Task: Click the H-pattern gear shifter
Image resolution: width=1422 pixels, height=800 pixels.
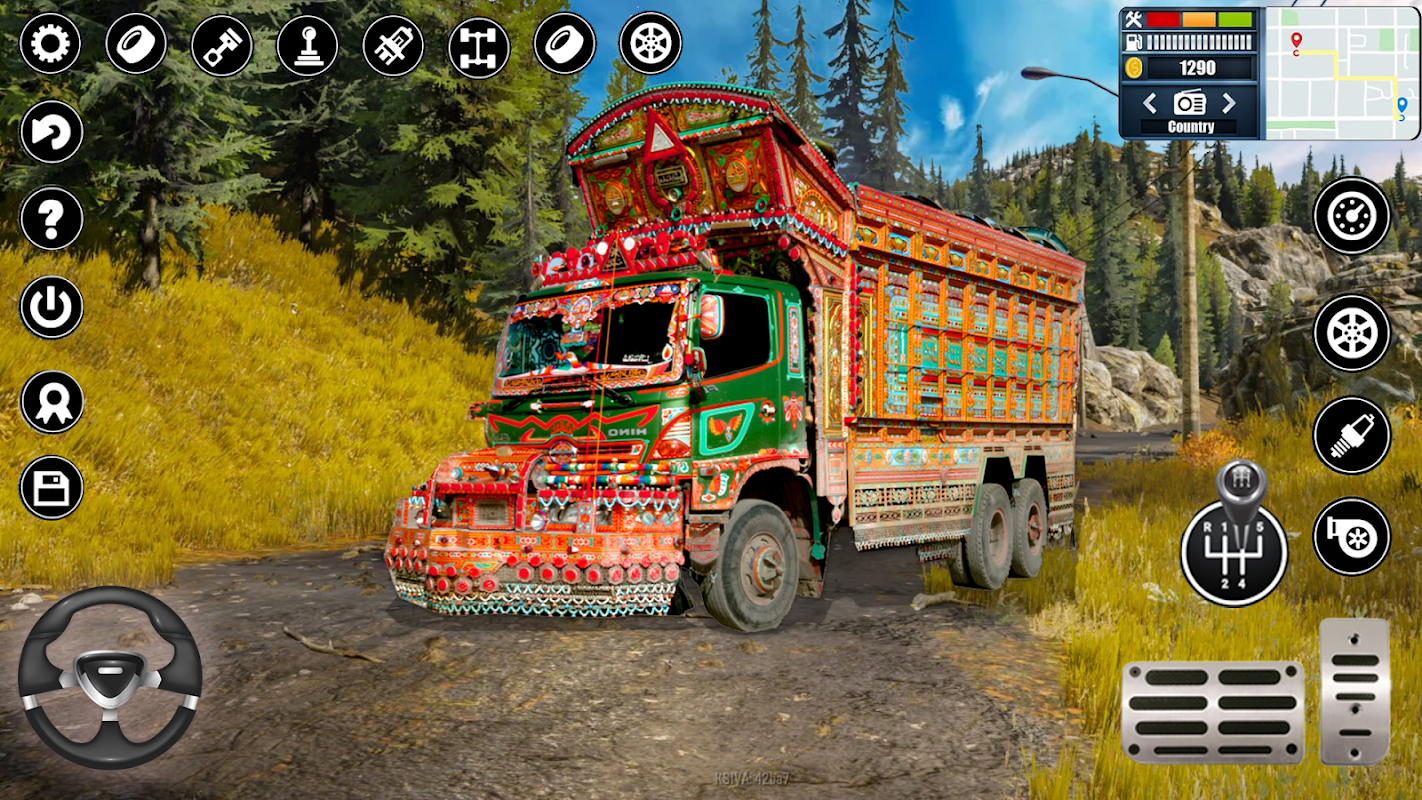Action: point(1233,546)
